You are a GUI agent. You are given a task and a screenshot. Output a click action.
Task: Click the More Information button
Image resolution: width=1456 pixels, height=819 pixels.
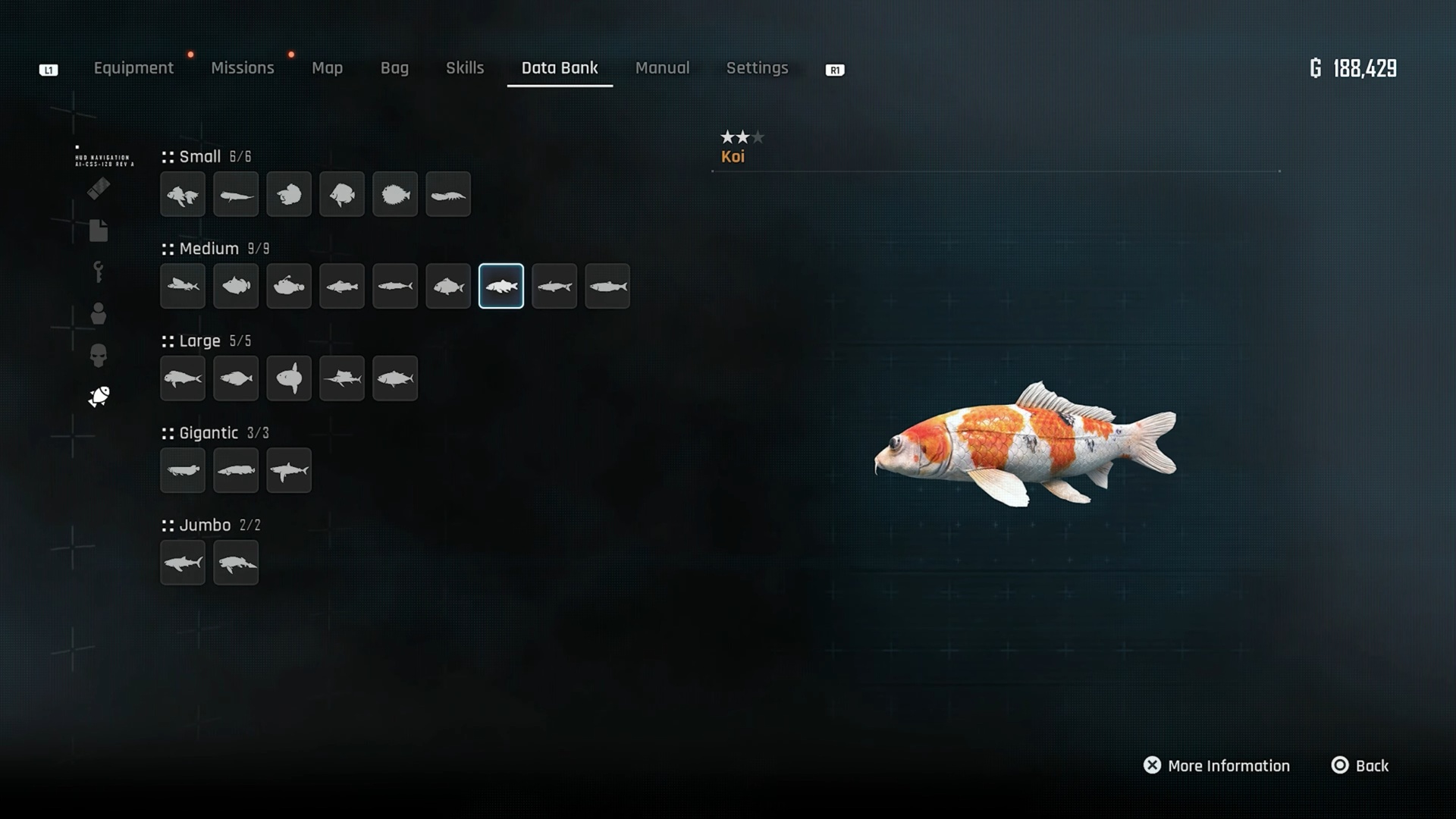click(x=1216, y=766)
